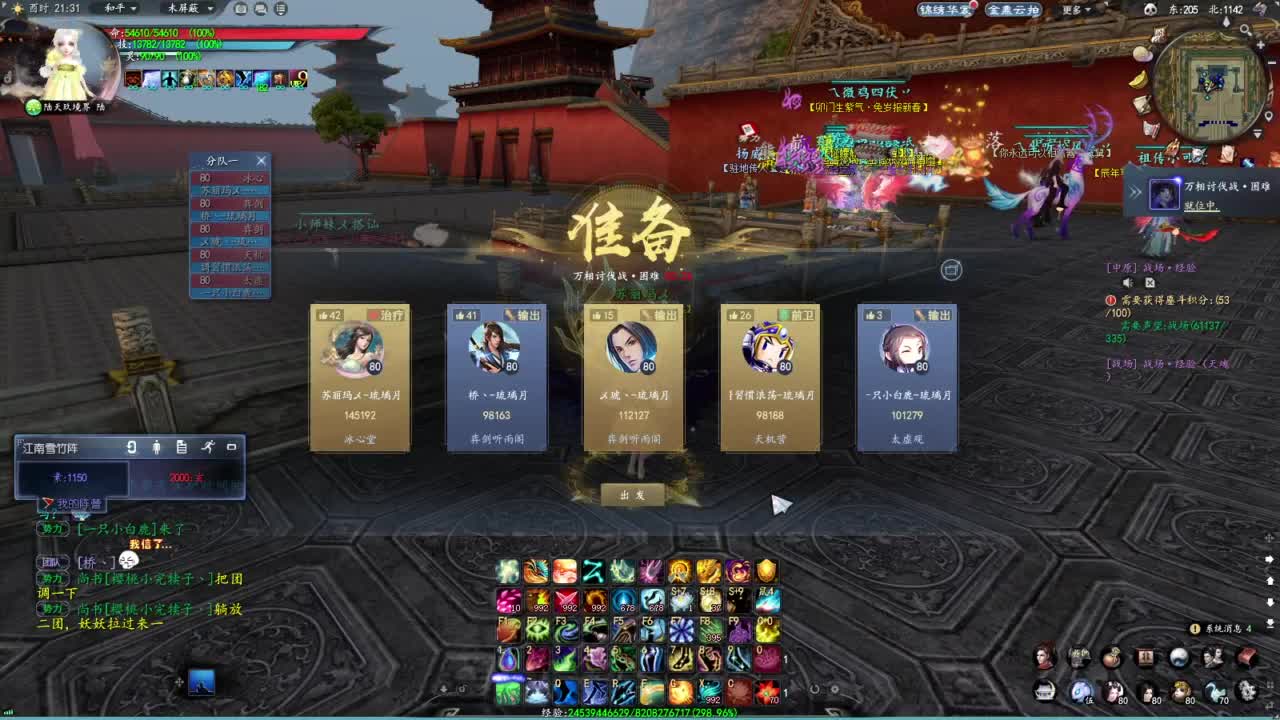Image resolution: width=1280 pixels, height=720 pixels.
Task: Click the person icon on the 江南雪竹阵 panel
Action: click(157, 448)
